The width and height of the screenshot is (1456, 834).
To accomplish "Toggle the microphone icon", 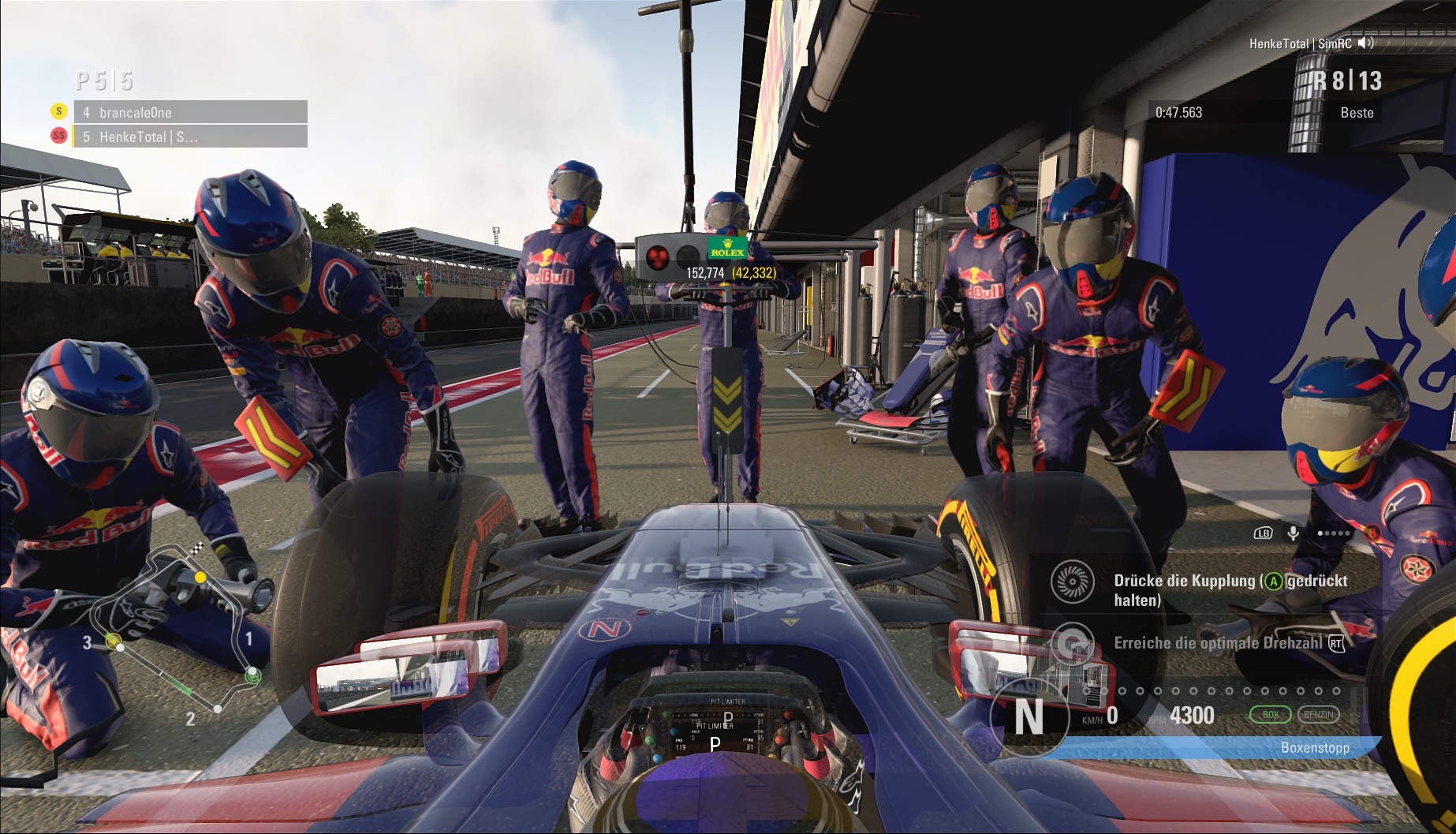I will pyautogui.click(x=1294, y=533).
